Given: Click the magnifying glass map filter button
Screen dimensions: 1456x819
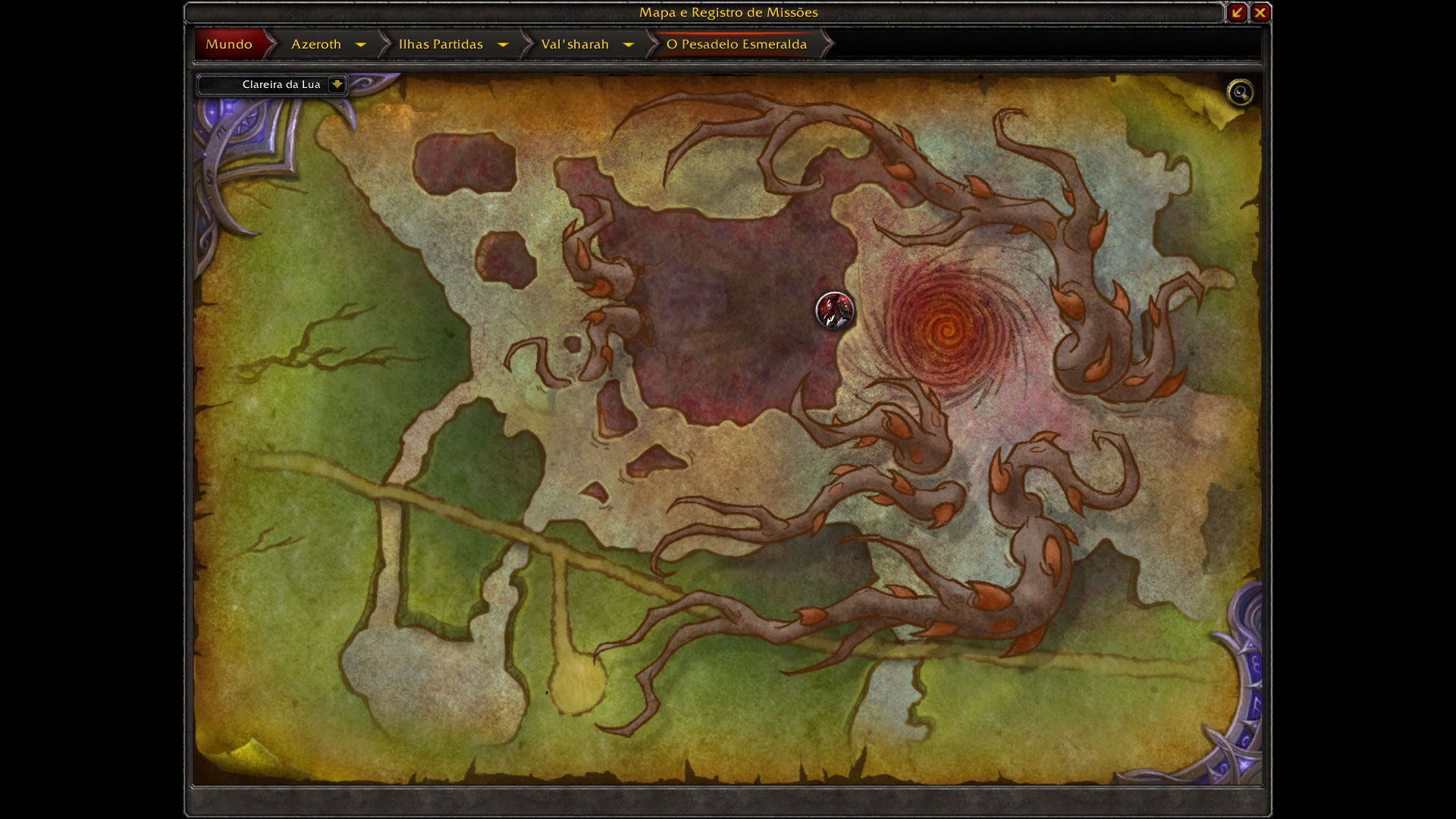Looking at the screenshot, I should 1241,93.
